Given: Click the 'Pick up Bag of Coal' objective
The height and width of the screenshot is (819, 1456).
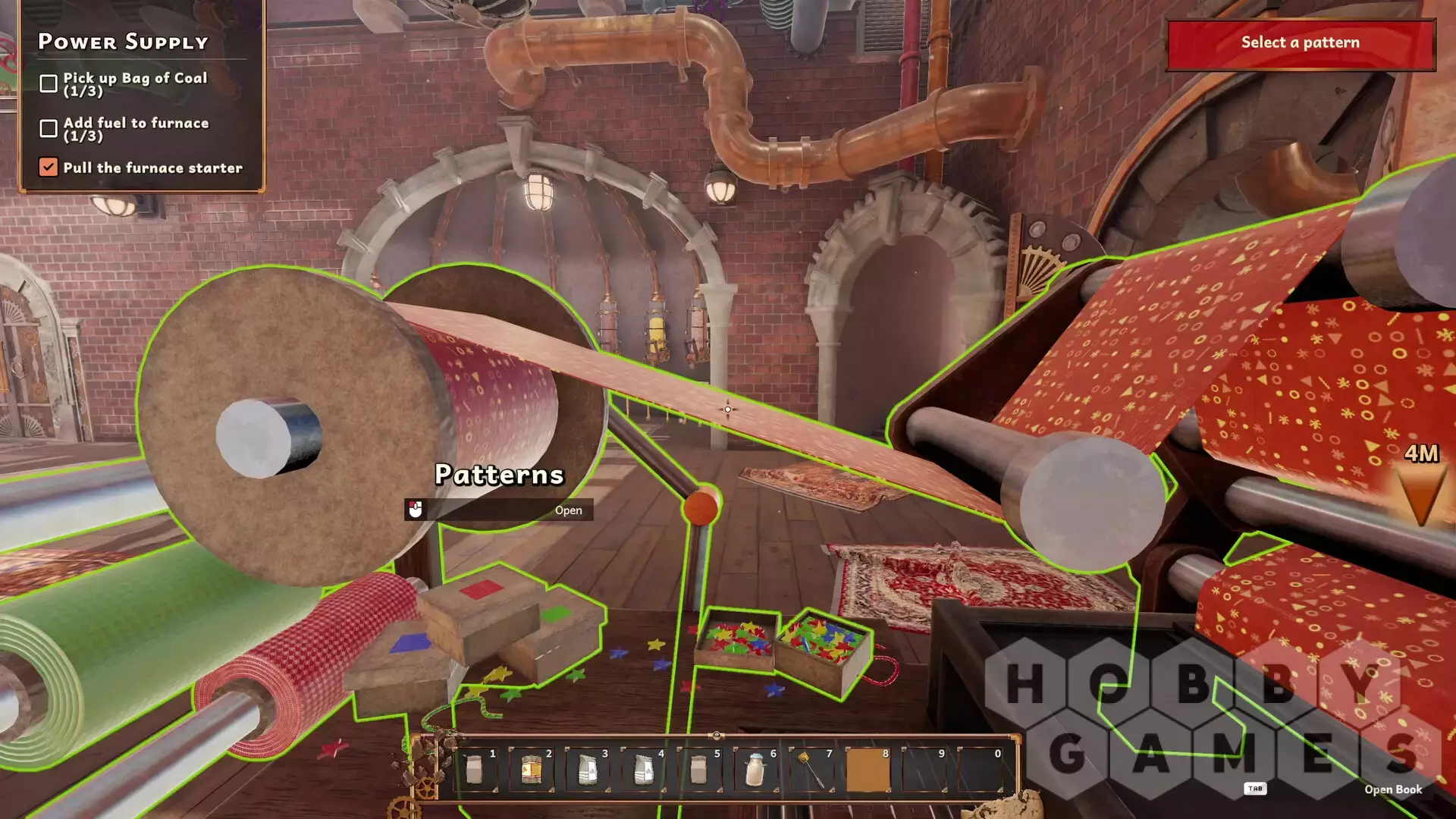Looking at the screenshot, I should click(x=134, y=83).
